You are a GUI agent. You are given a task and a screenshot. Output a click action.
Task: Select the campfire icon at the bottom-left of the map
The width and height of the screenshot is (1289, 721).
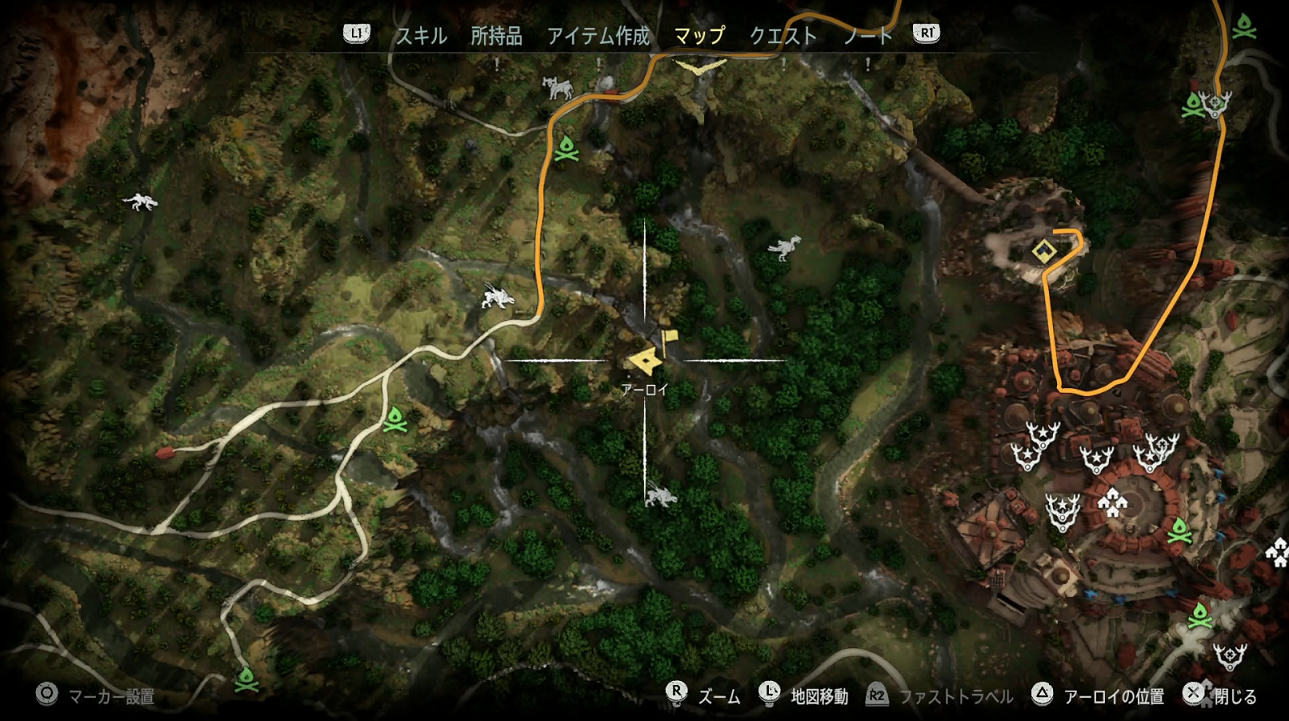[x=245, y=678]
